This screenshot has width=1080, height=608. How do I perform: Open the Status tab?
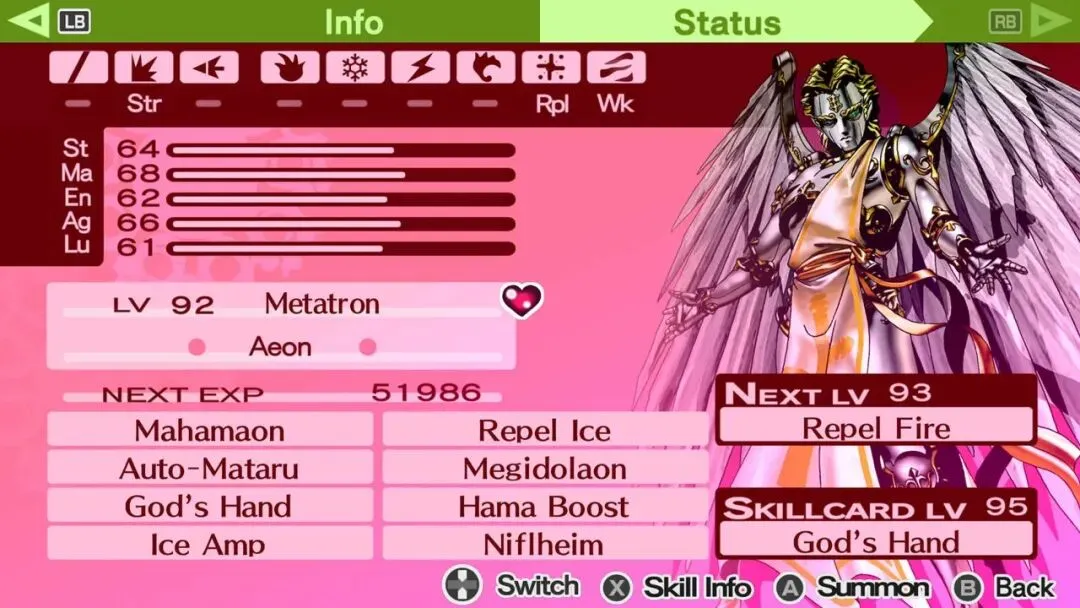pos(726,21)
